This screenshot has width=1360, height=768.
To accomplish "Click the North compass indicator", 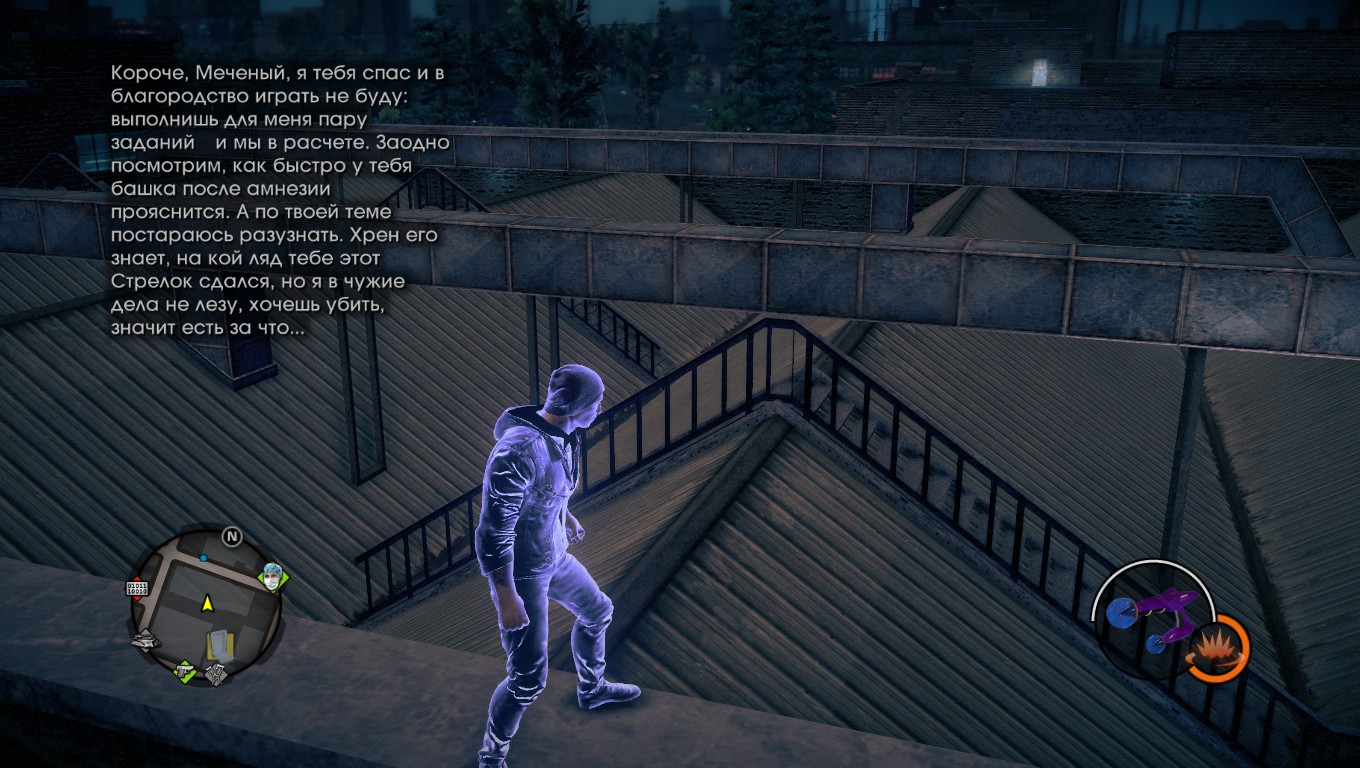I will point(232,537).
